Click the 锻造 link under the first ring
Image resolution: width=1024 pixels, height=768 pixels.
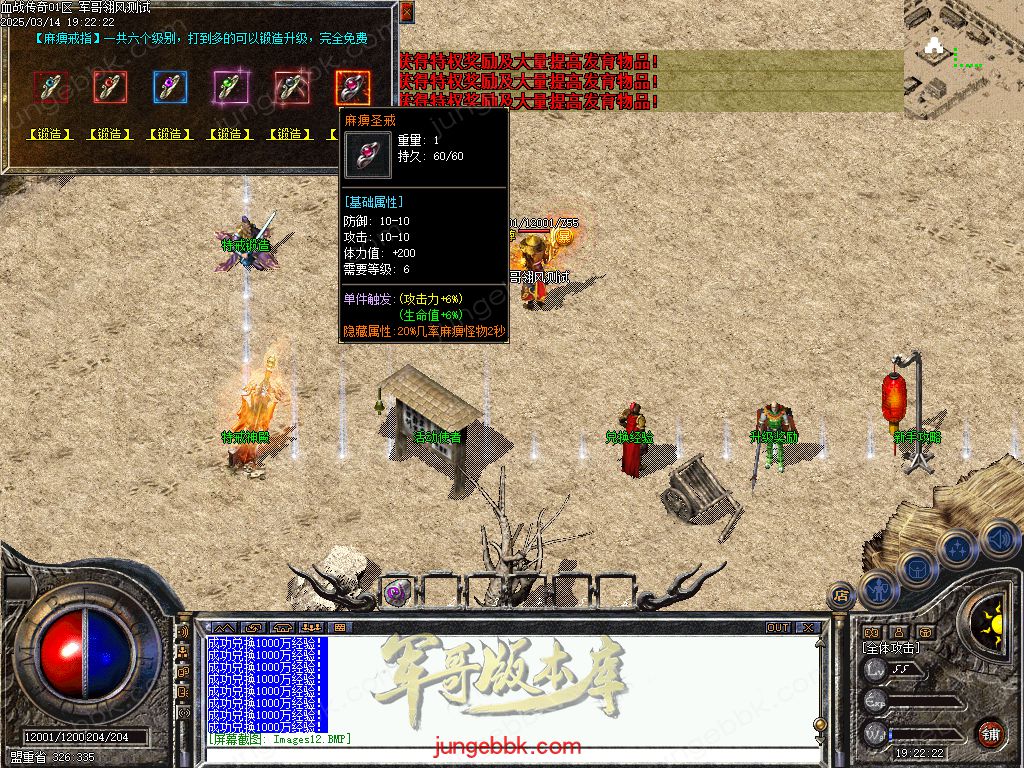coord(50,134)
